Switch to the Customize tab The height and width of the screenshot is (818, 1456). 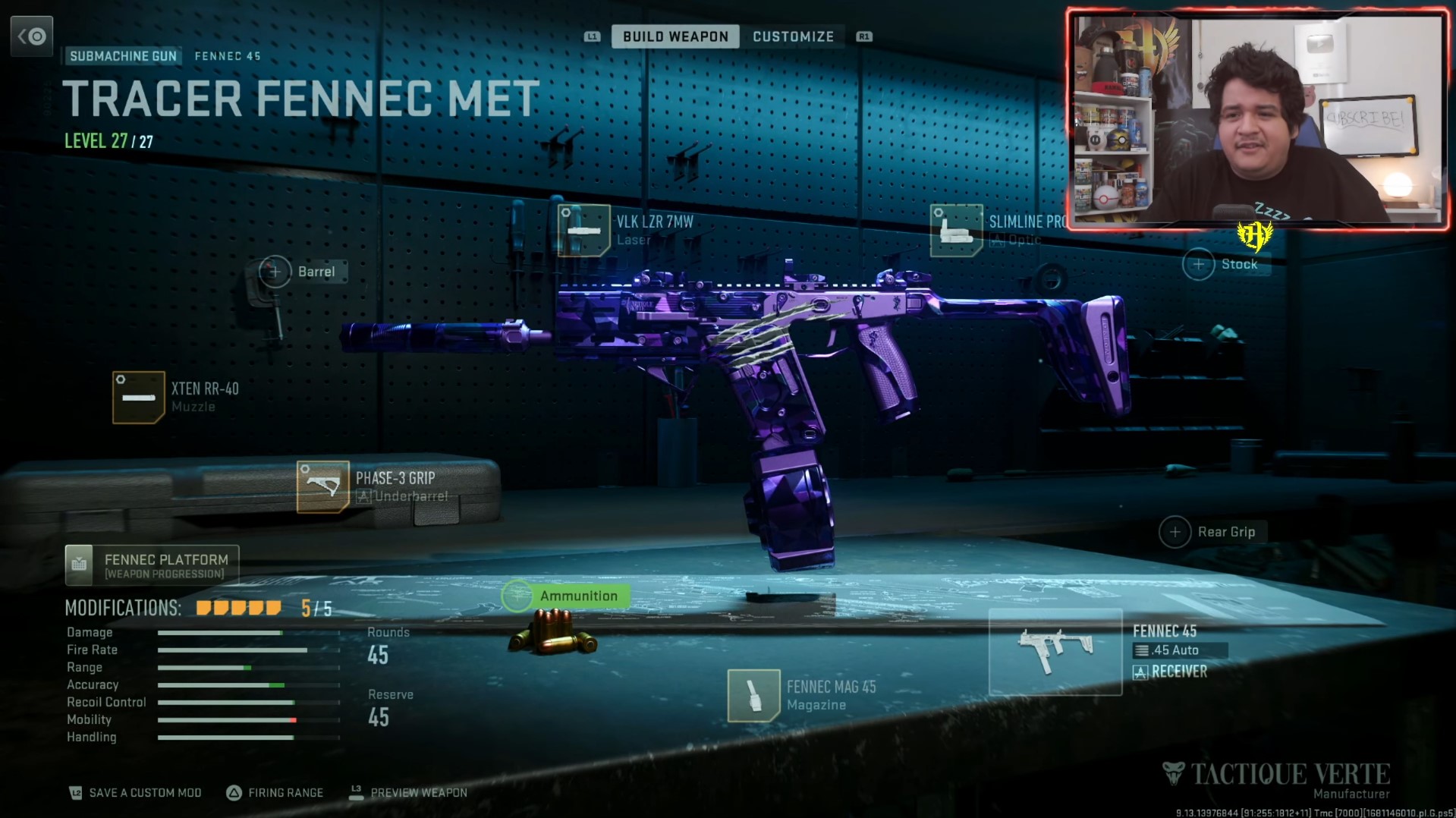coord(793,36)
